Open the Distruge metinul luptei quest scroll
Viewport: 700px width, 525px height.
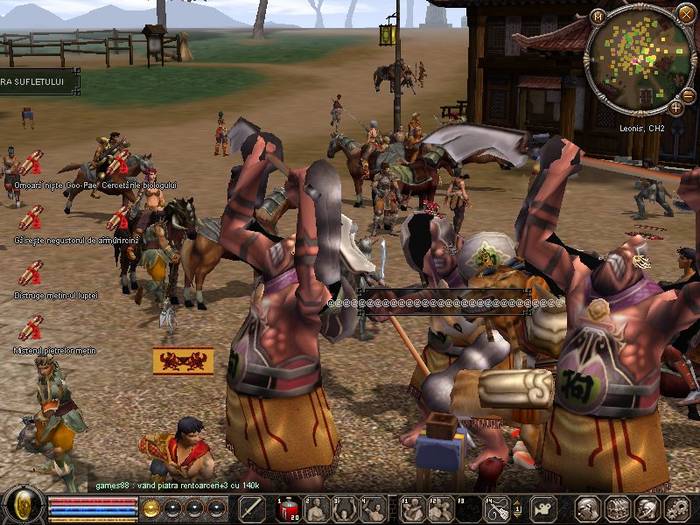point(31,273)
